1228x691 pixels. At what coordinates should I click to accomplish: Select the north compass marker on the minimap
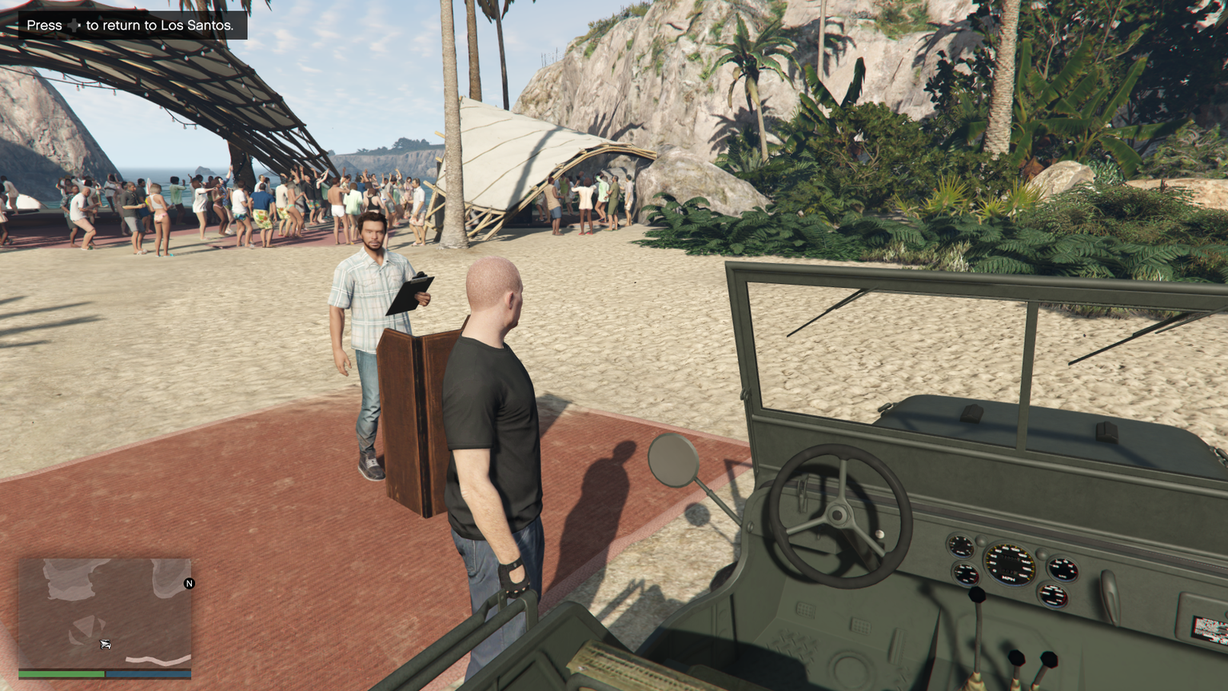coord(189,583)
